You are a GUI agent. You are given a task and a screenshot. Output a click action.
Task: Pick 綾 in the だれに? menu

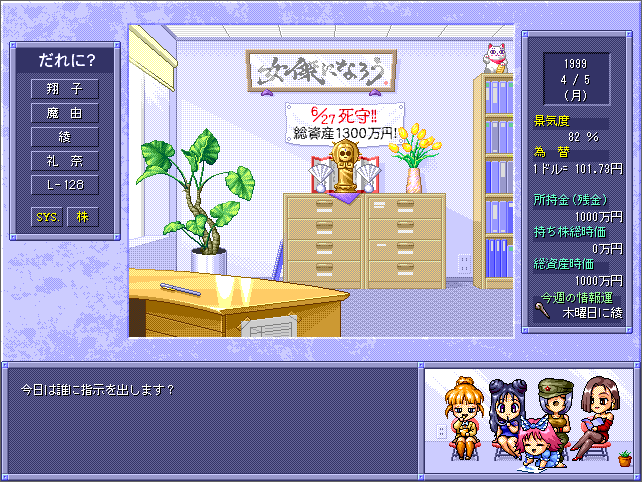pyautogui.click(x=65, y=137)
